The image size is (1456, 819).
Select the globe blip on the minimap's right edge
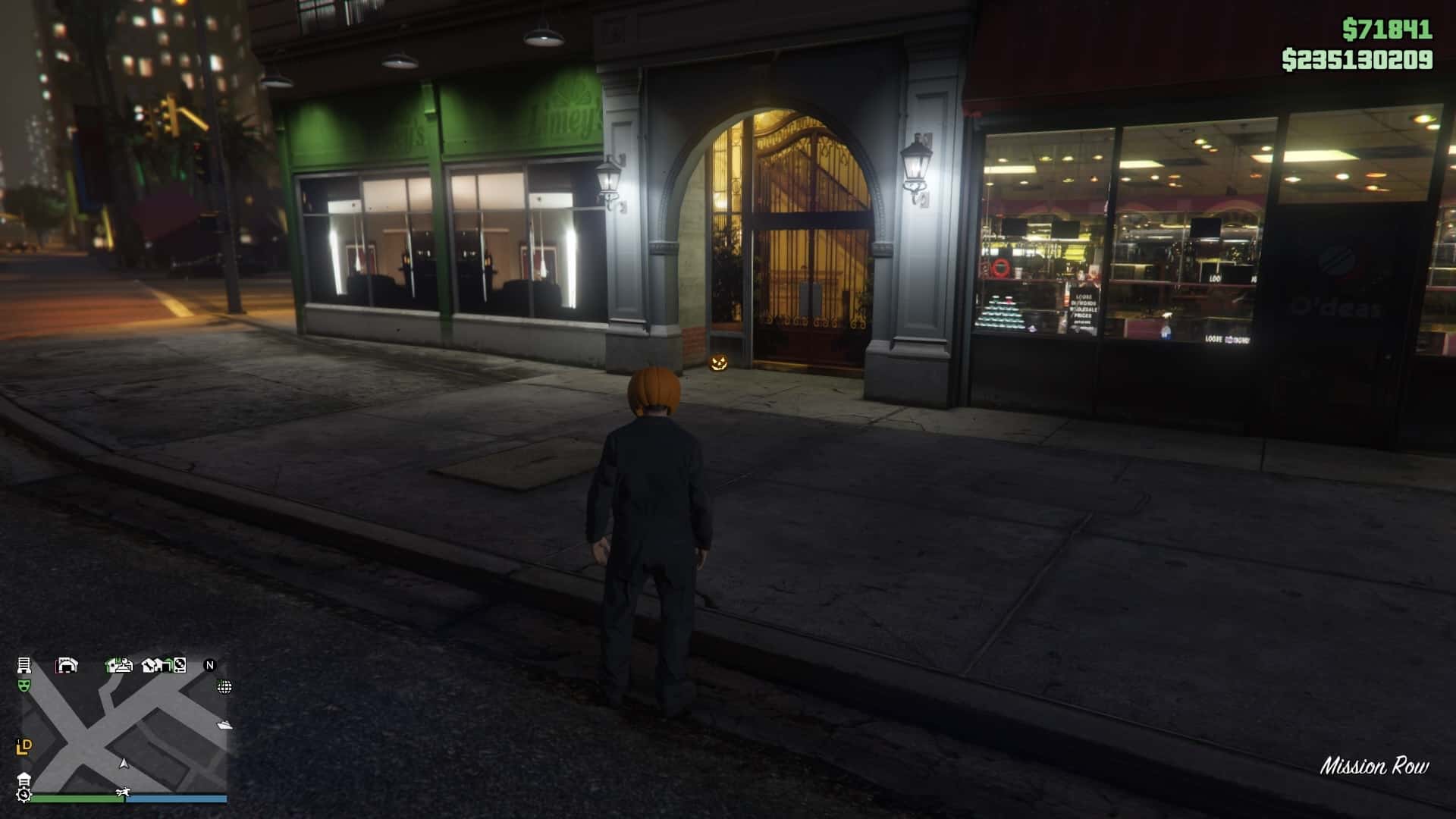pos(224,687)
